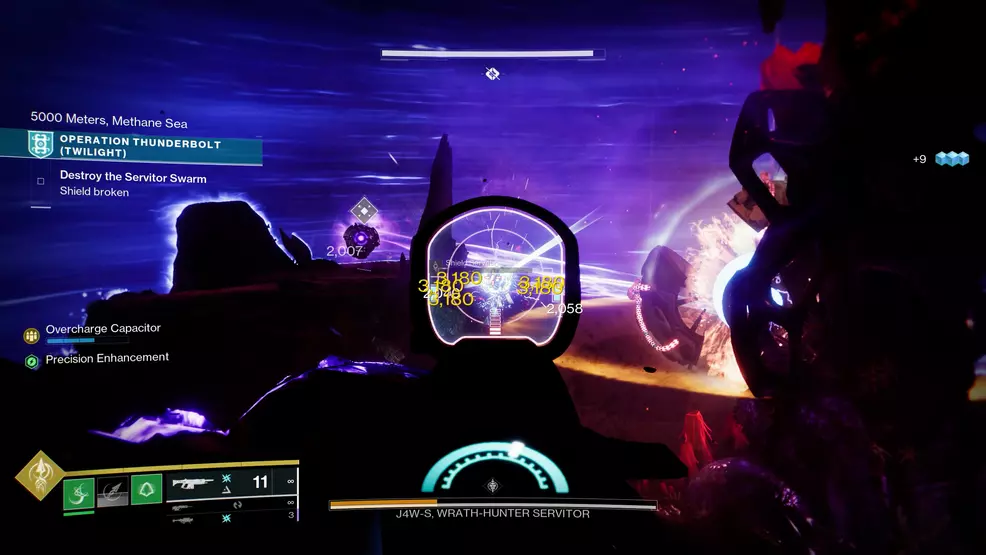Viewport: 986px width, 555px height.
Task: Select the equipped rifle weapon slot
Action: [x=200, y=483]
